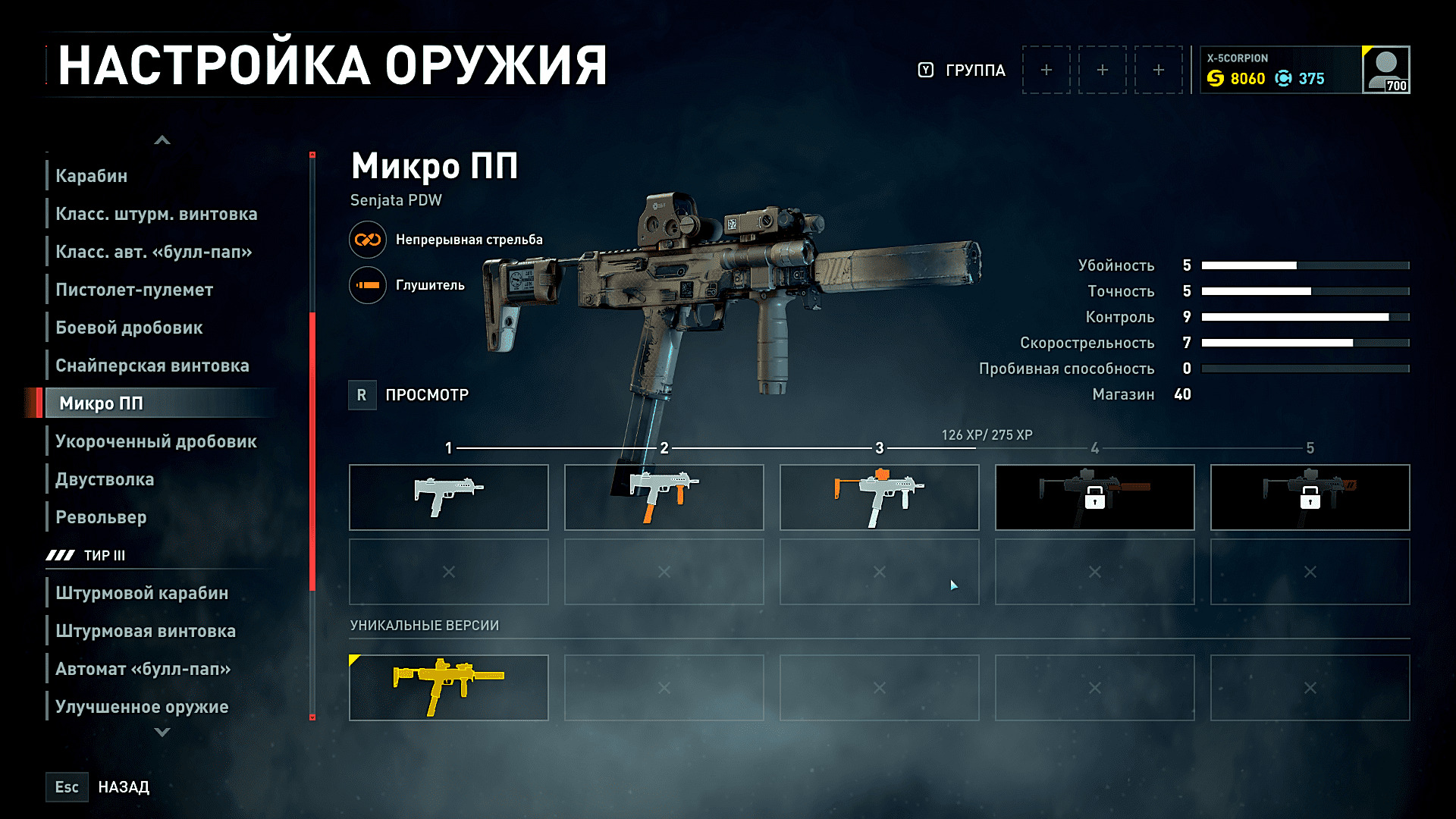Open the Револьвер category
This screenshot has height=819, width=1456.
[x=101, y=517]
